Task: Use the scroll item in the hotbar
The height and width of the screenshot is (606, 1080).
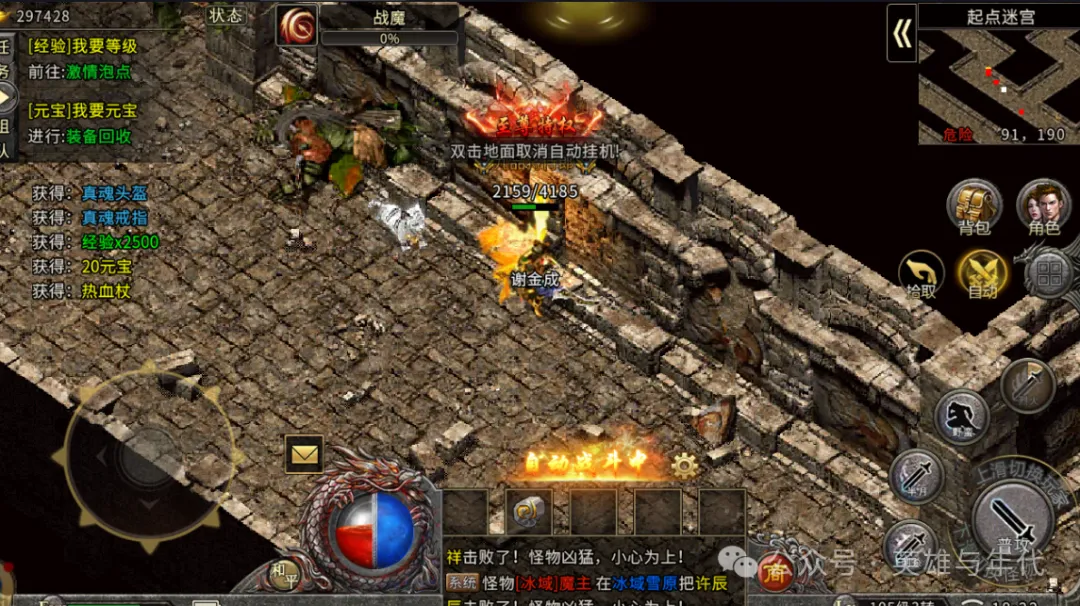Action: coord(528,511)
